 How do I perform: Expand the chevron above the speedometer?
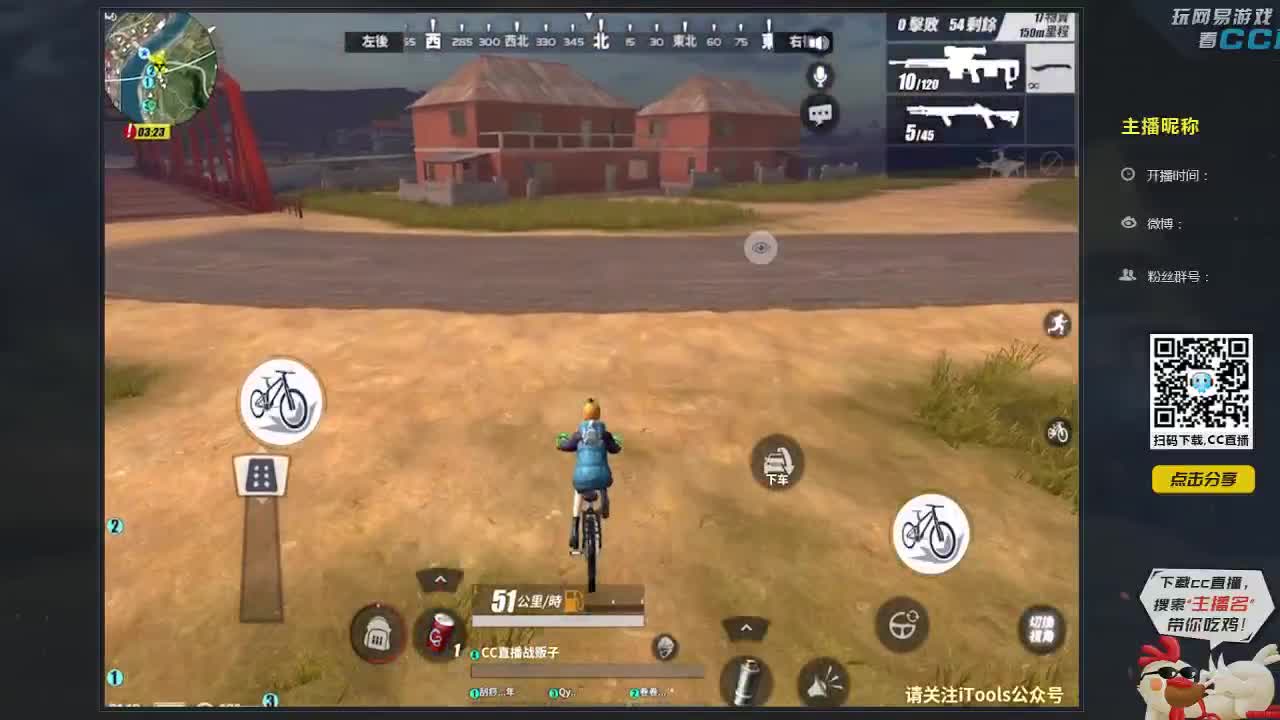pyautogui.click(x=440, y=579)
